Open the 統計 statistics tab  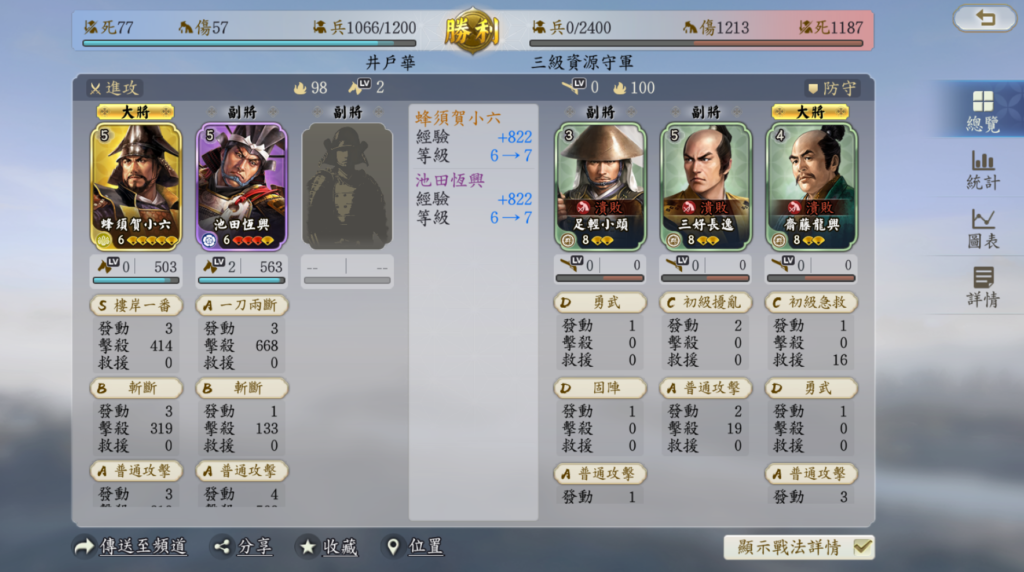(x=982, y=170)
